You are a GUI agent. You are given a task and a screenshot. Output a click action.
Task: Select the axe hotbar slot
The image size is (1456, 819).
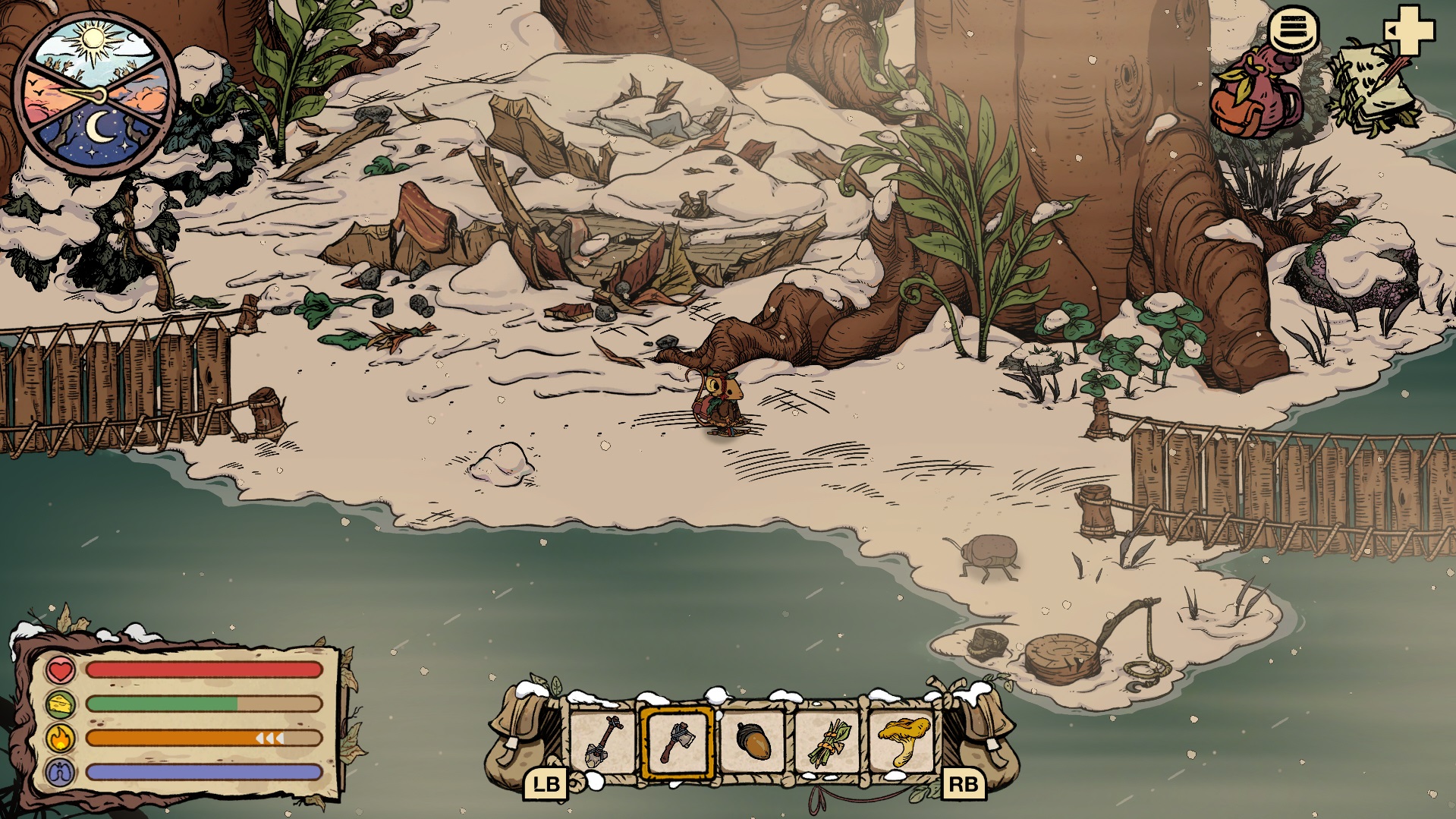(678, 742)
